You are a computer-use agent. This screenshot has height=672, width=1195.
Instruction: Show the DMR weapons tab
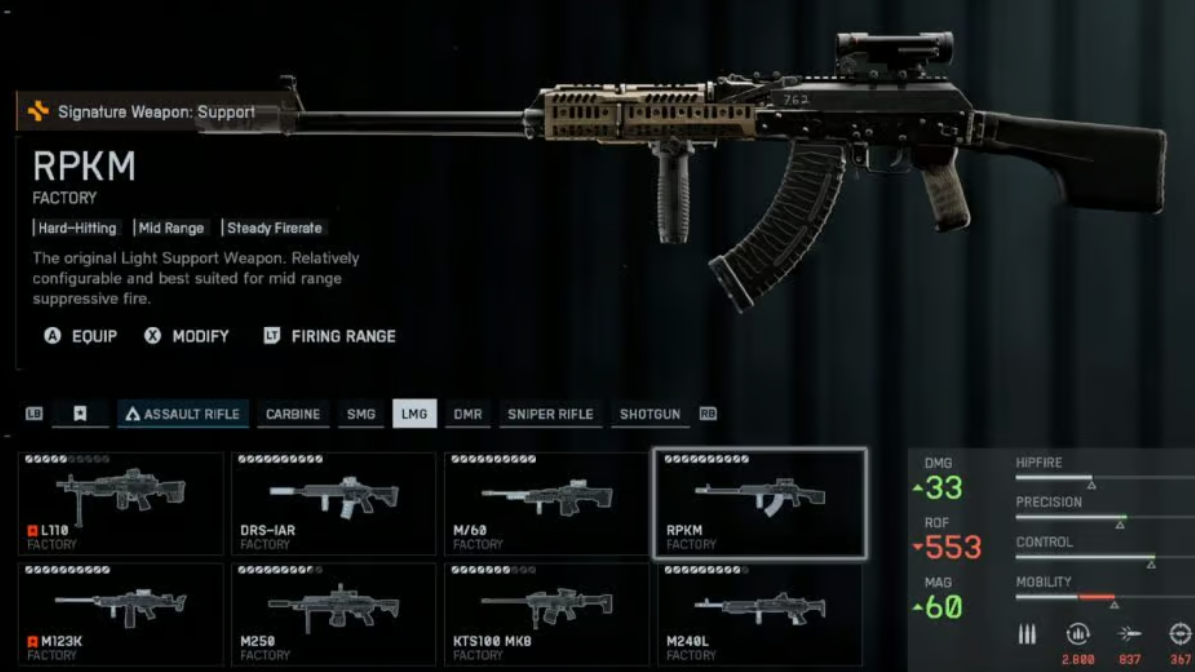(467, 414)
